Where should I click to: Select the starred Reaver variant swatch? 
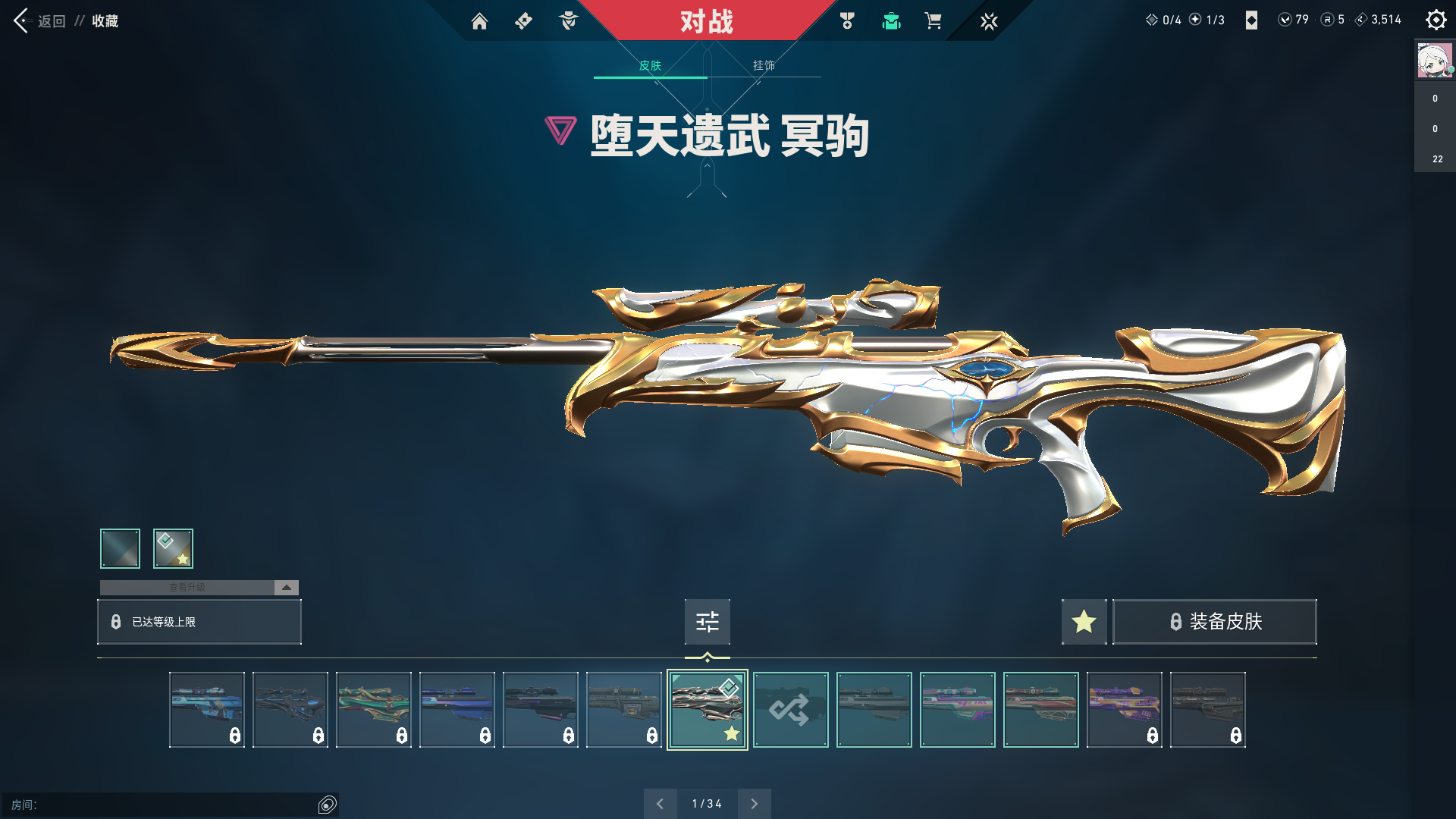click(172, 548)
